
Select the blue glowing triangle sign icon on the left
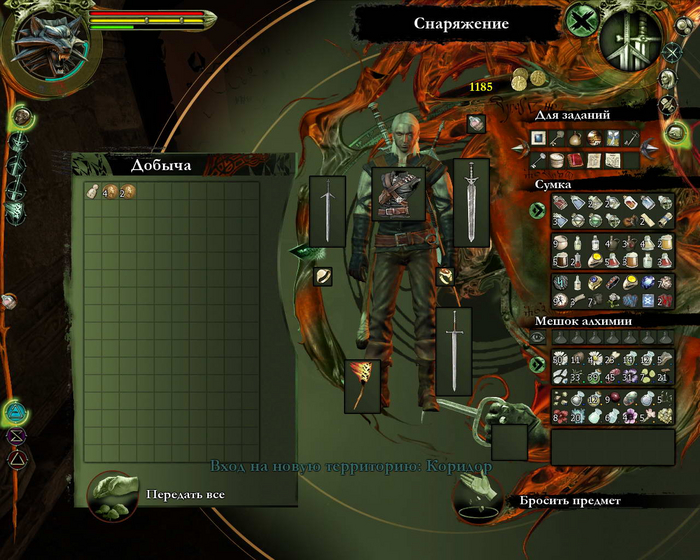16,411
